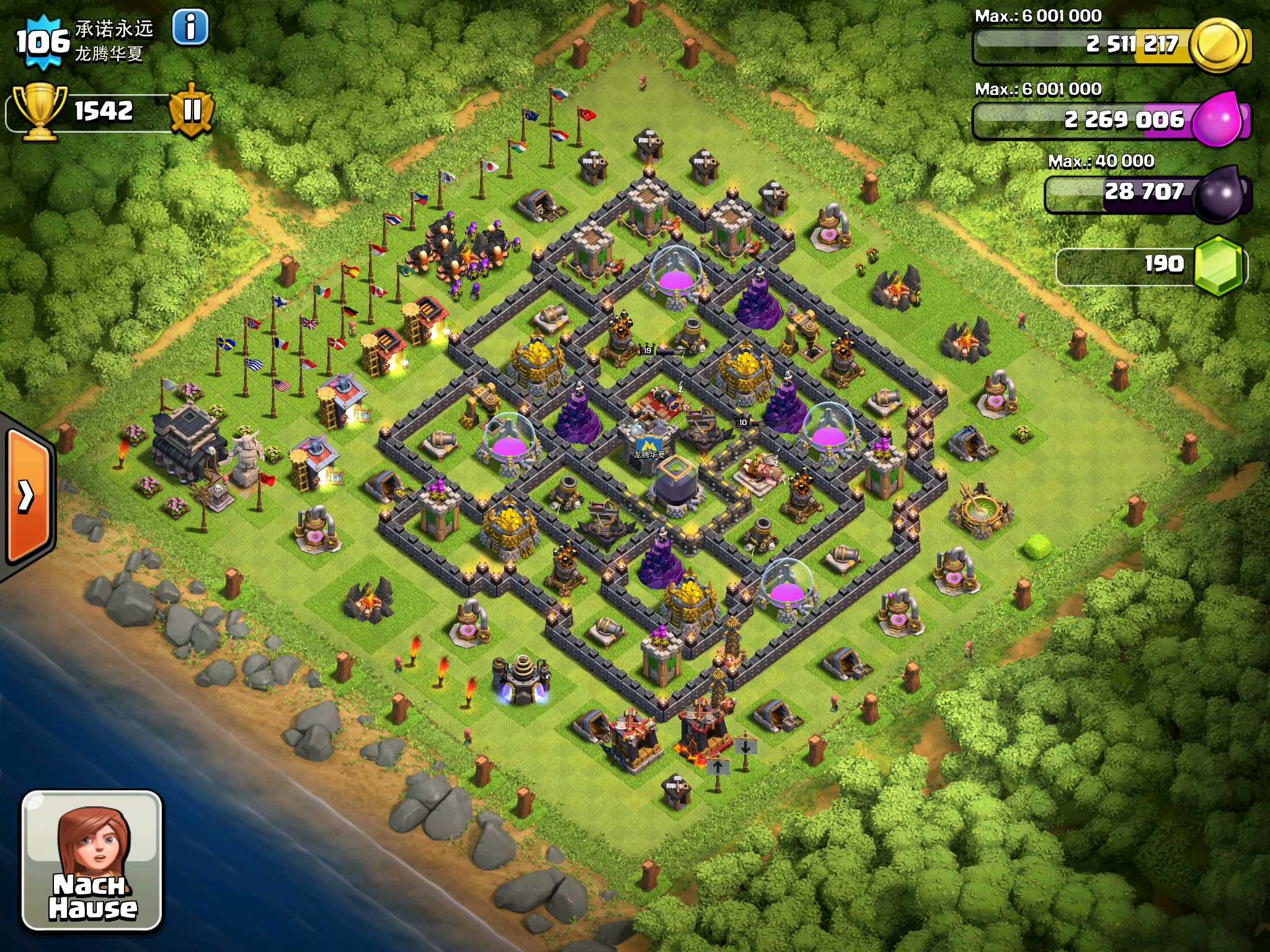Open the league badge next to trophies
Screen dimensions: 1270x952
point(192,110)
